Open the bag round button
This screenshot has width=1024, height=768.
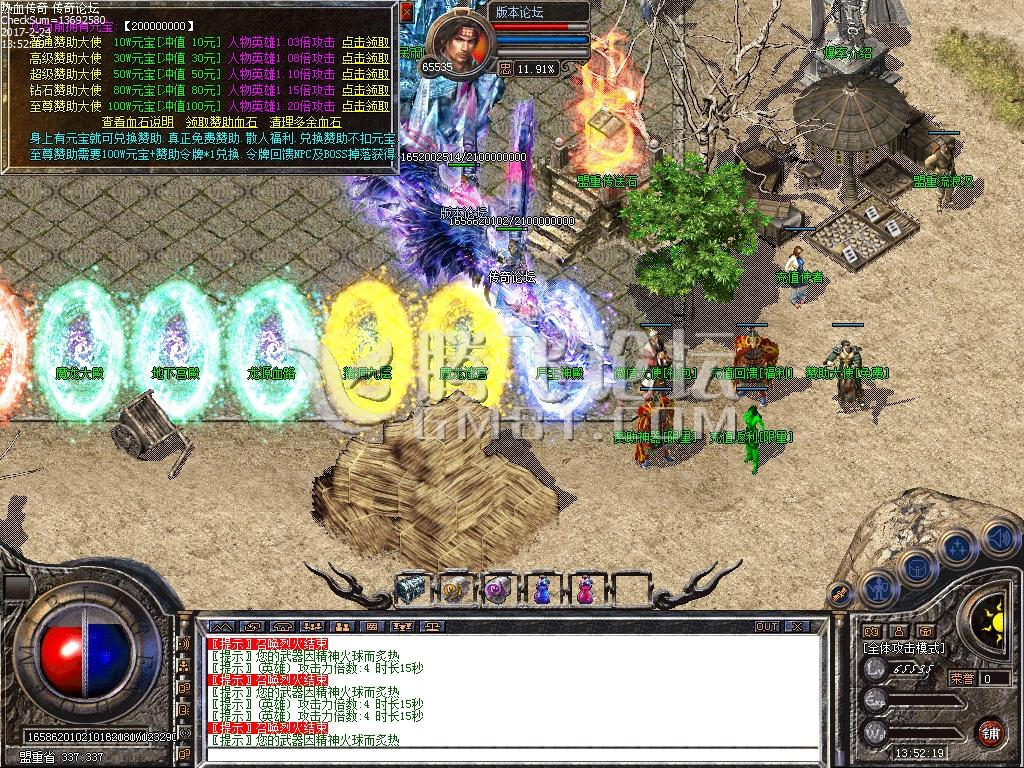click(x=915, y=568)
